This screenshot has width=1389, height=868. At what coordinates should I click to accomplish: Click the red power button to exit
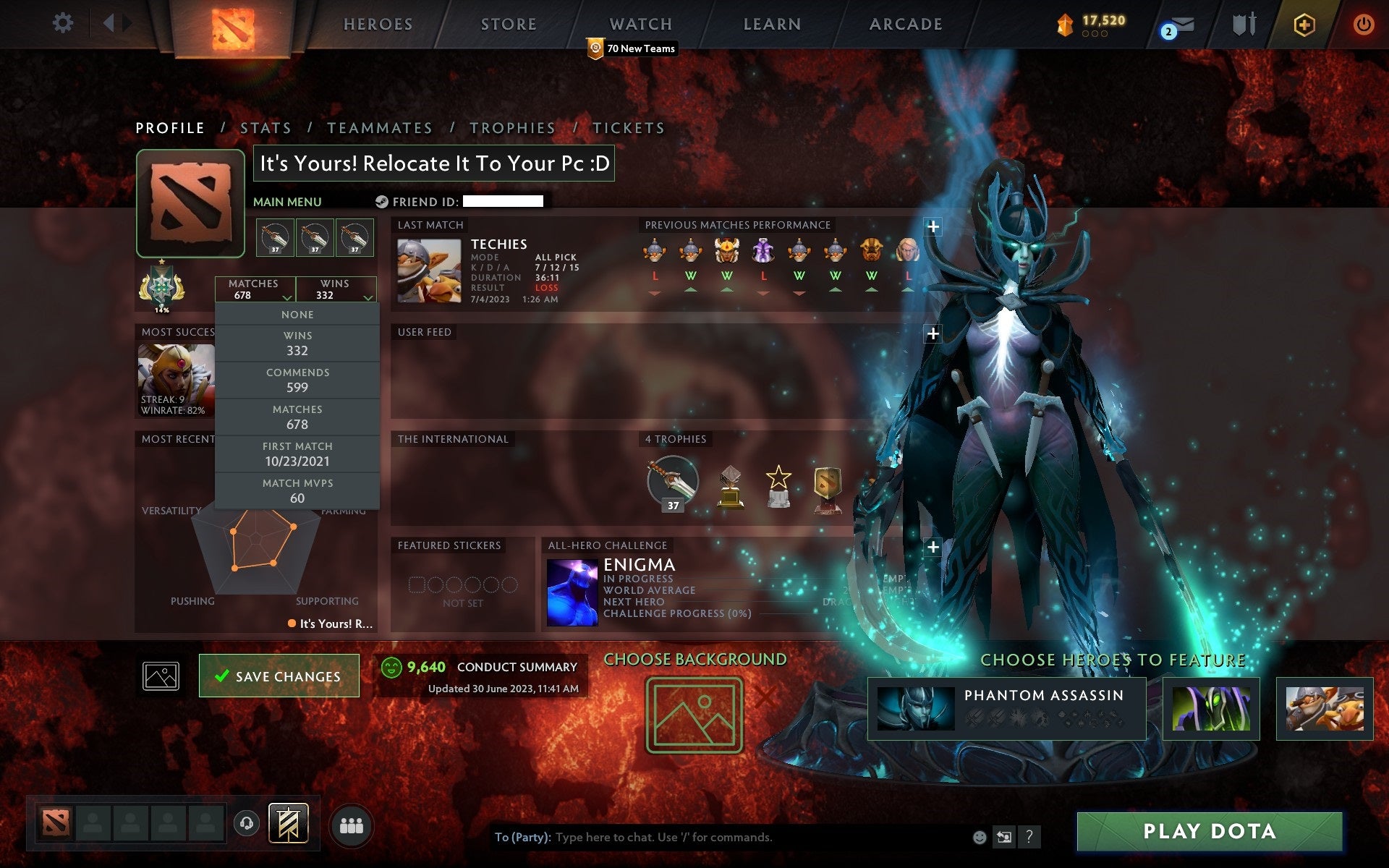[x=1363, y=24]
